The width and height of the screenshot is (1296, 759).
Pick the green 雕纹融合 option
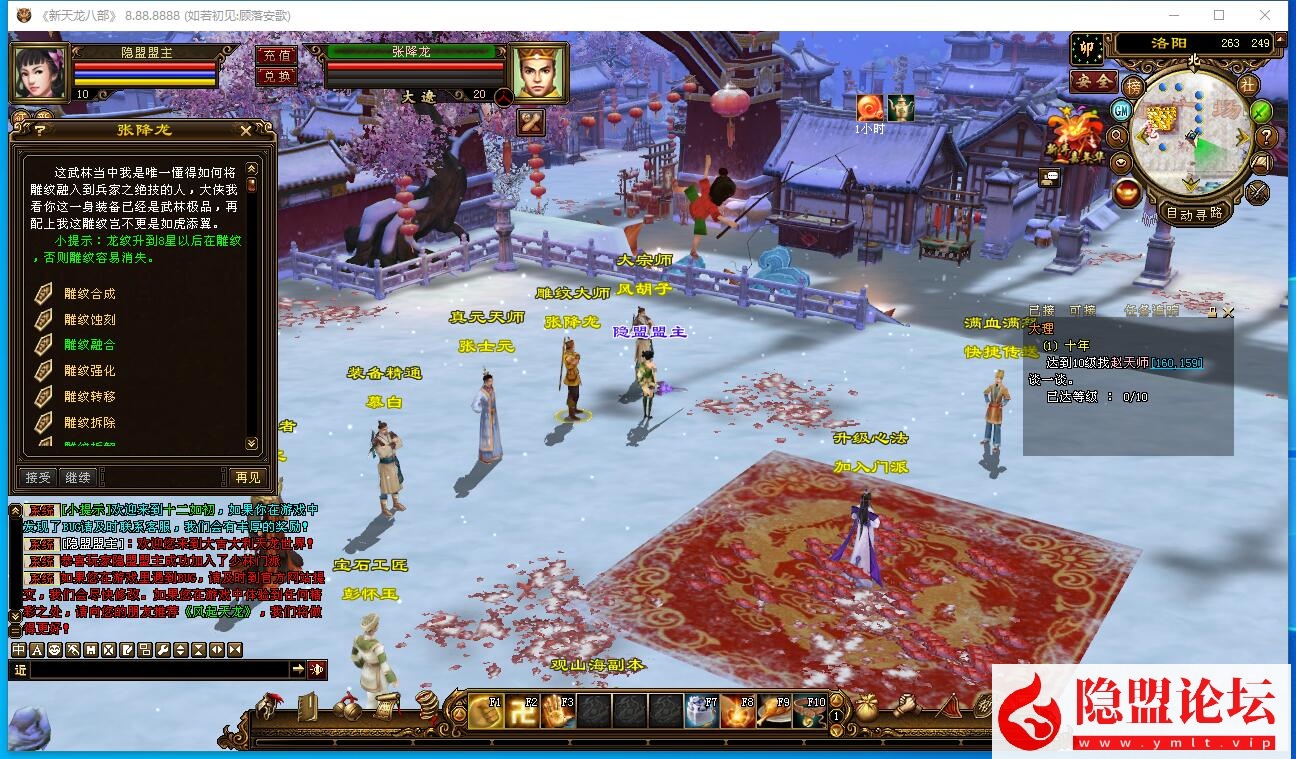[89, 345]
